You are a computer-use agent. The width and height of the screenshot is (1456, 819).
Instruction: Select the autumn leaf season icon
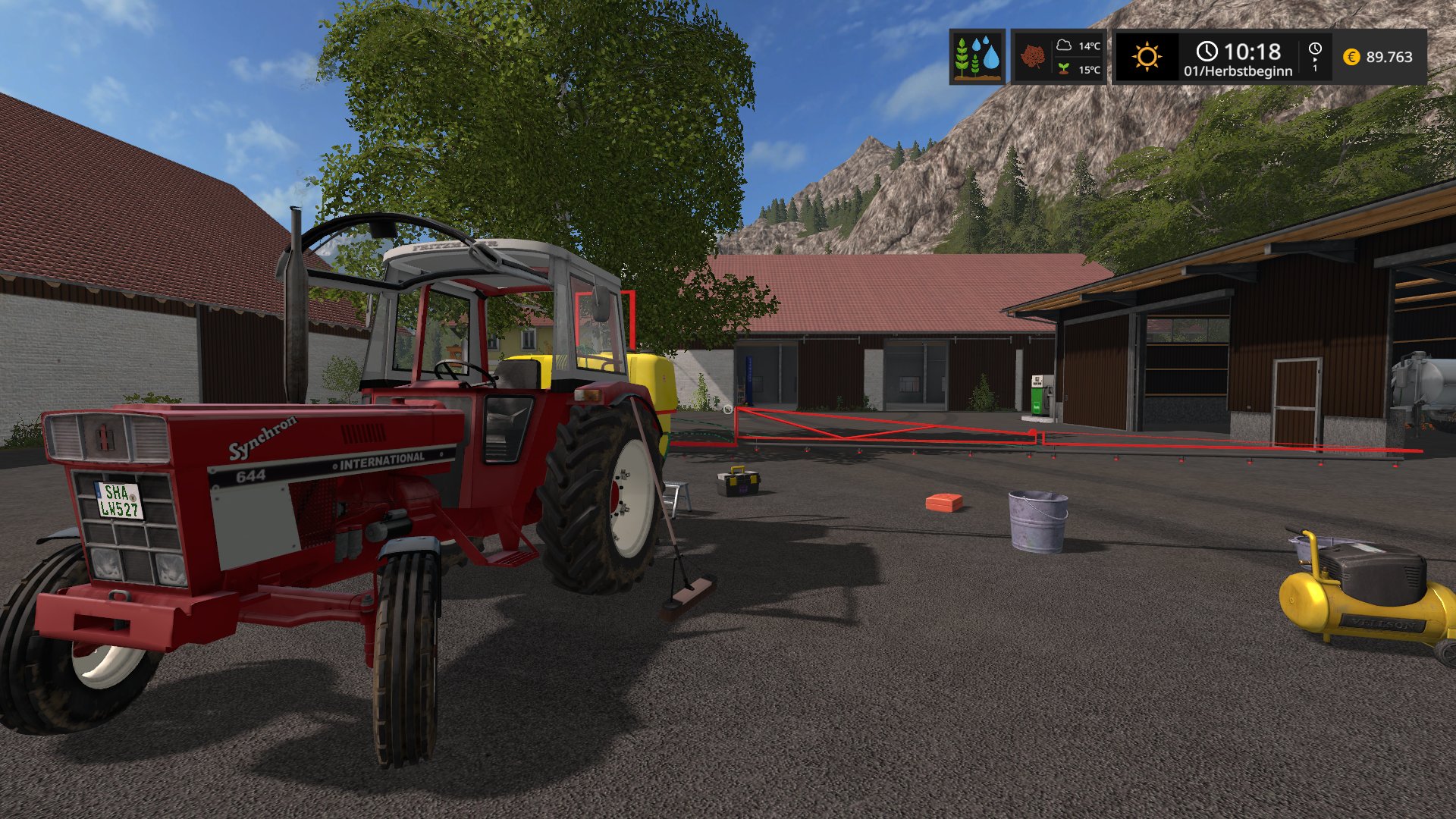(1032, 57)
